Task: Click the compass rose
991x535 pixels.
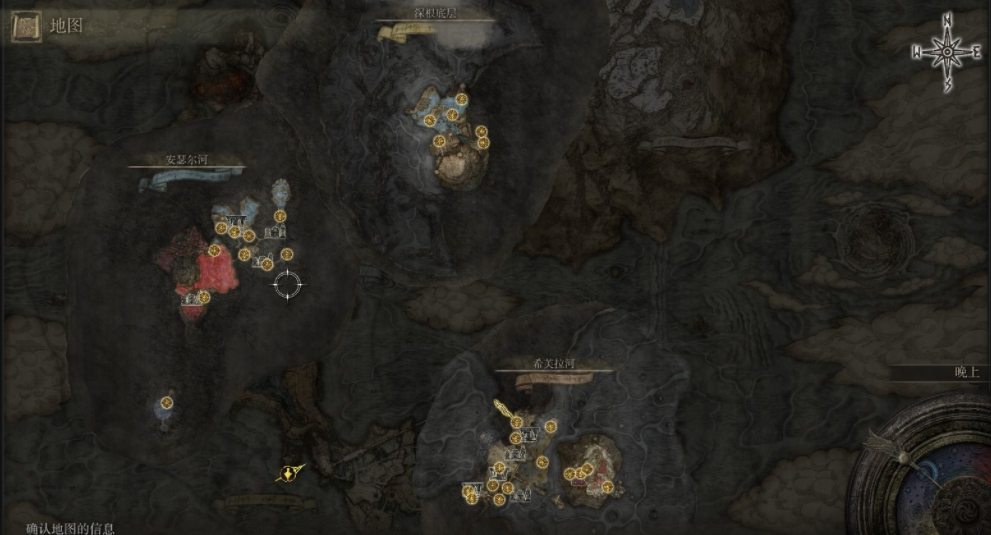Action: pos(946,53)
